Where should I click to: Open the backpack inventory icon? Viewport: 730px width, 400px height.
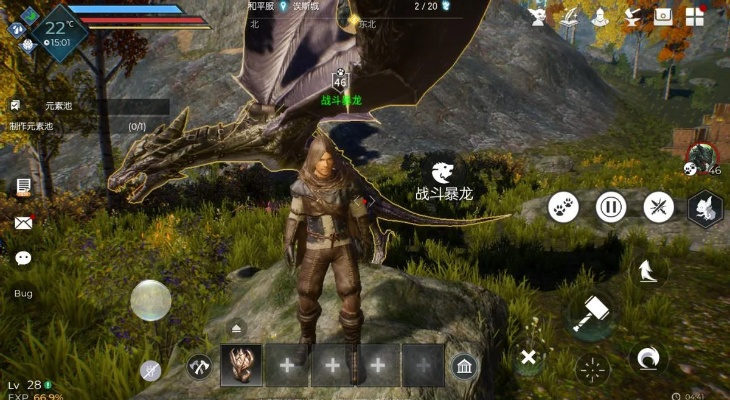663,17
